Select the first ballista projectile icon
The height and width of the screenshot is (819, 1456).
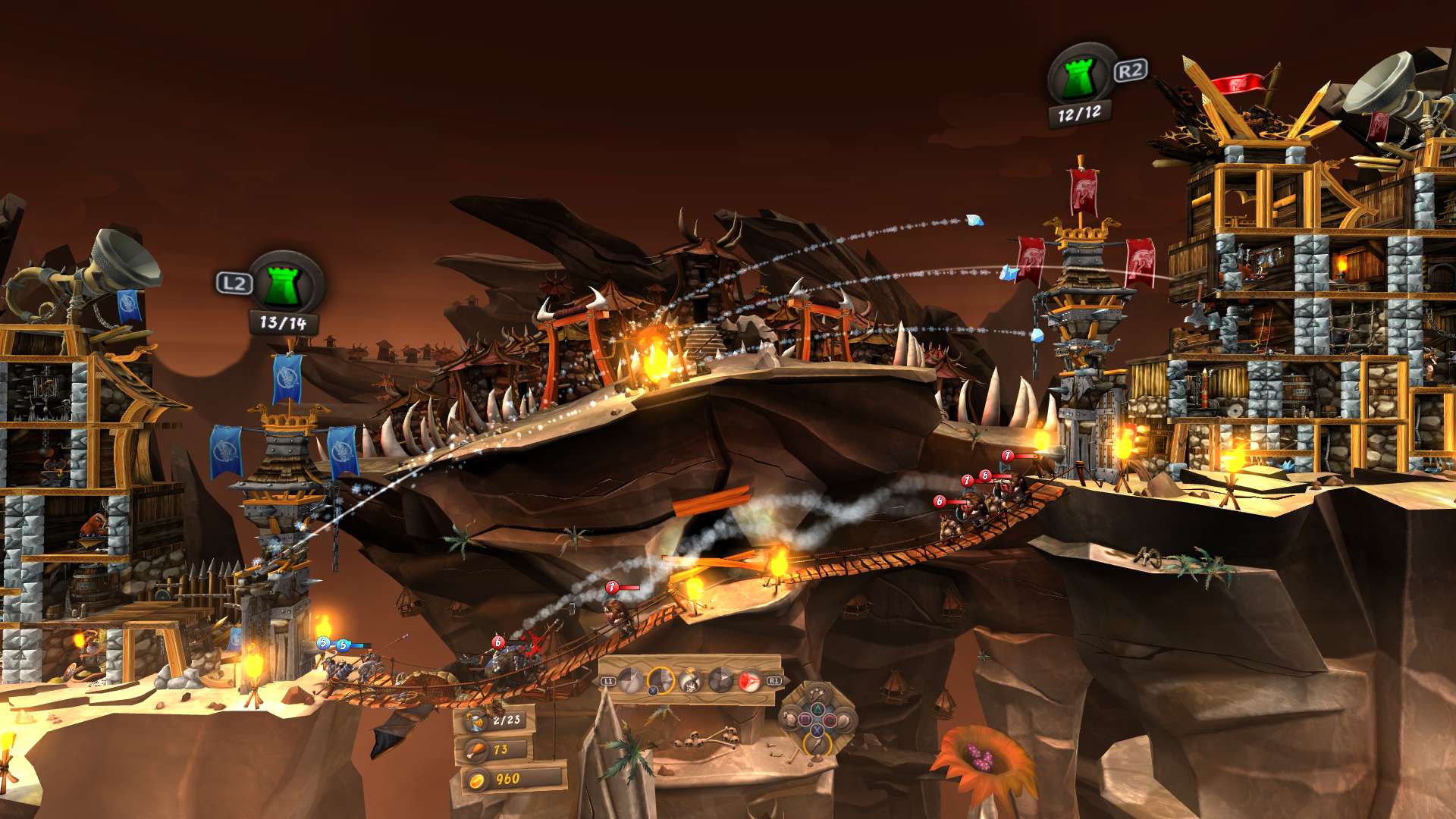[x=629, y=679]
